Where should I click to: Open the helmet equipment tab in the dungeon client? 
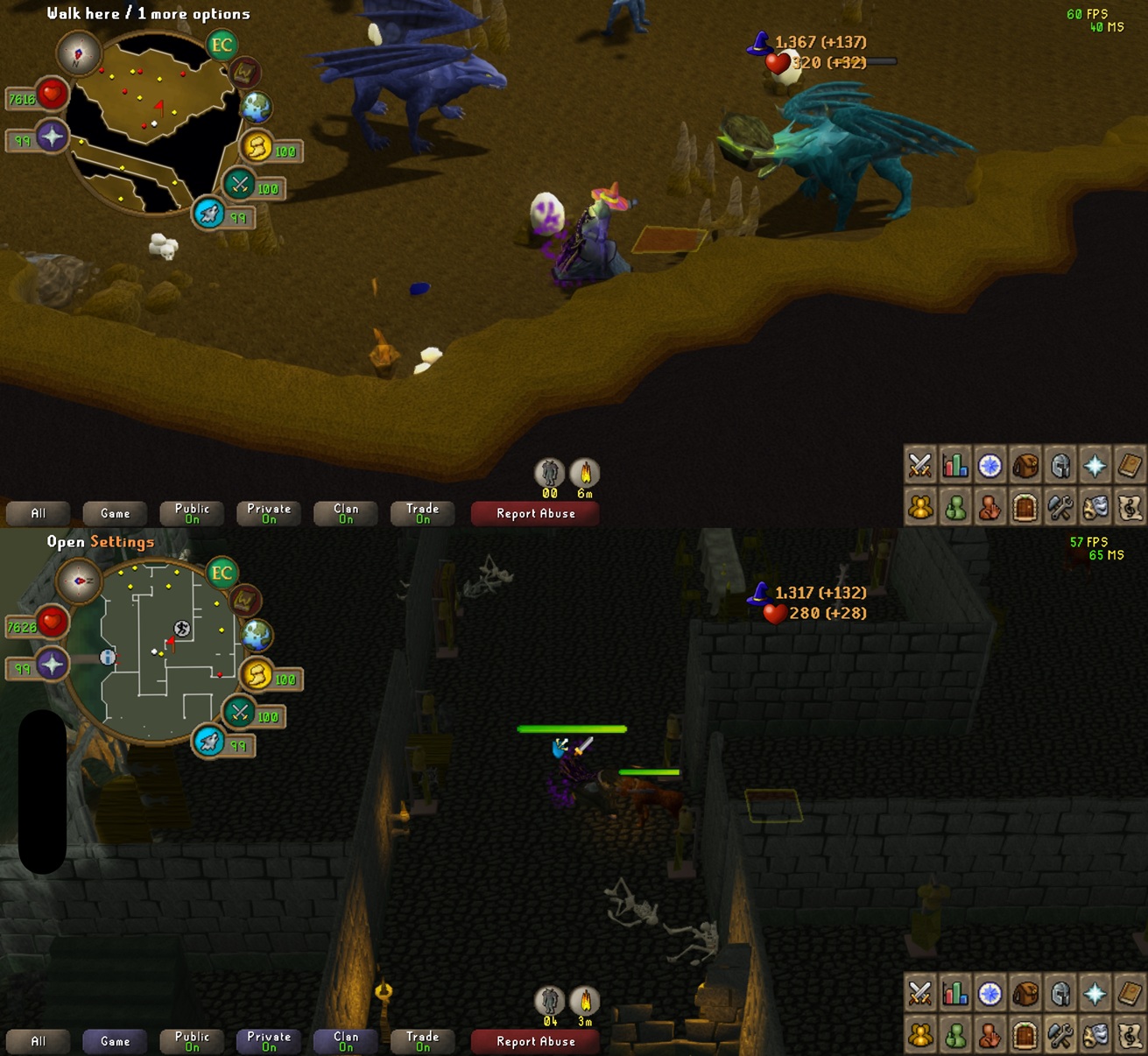(x=1060, y=993)
